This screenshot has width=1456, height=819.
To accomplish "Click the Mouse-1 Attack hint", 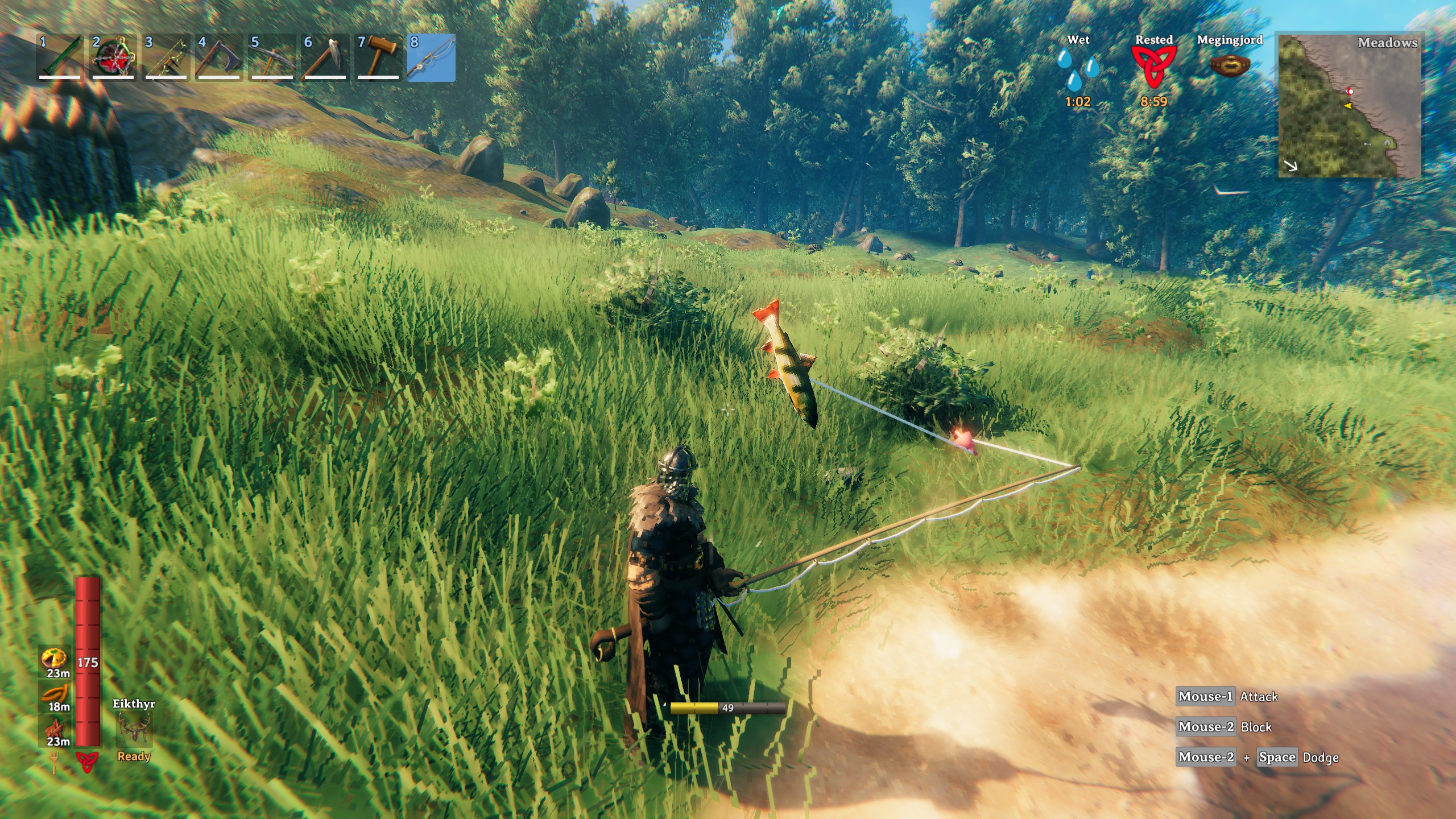I will point(1228,696).
